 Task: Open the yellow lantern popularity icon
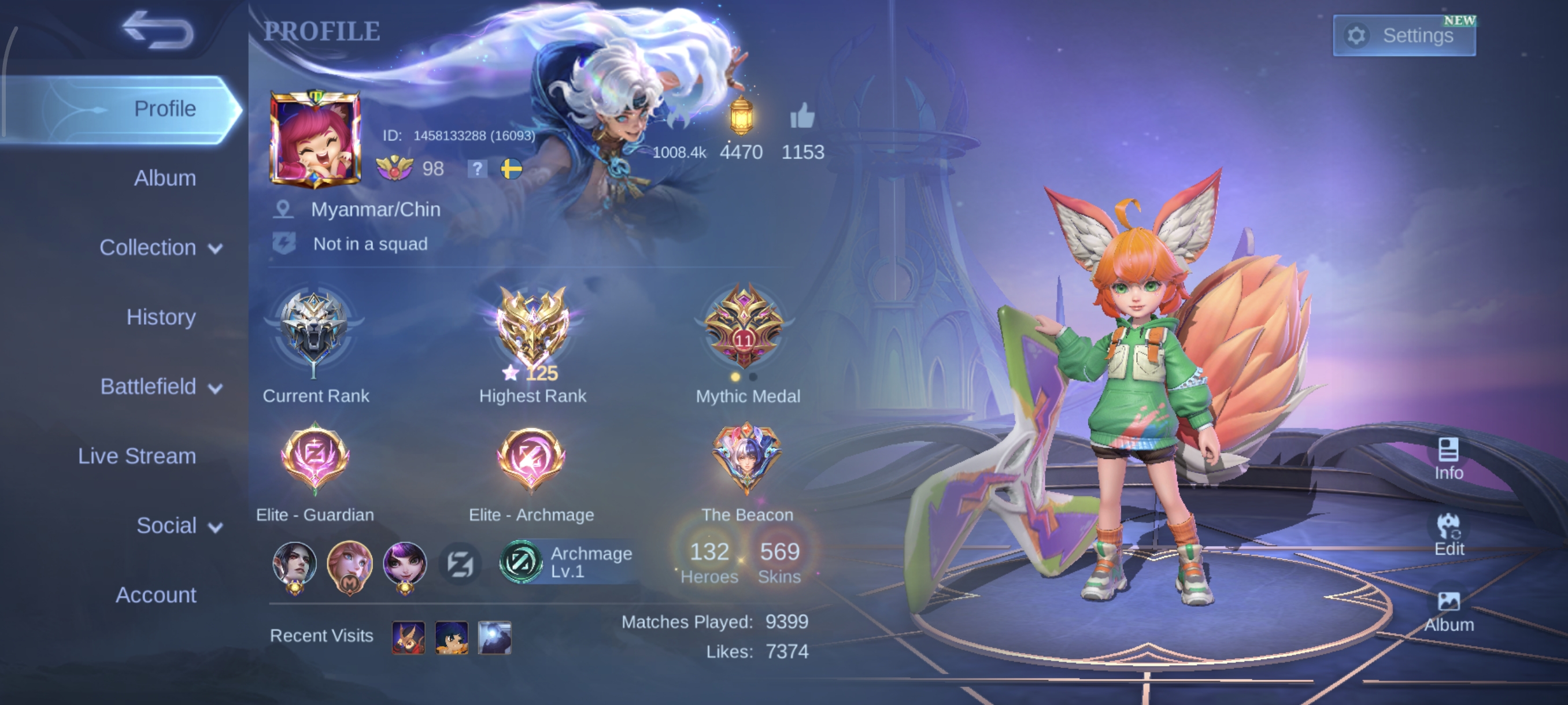click(741, 115)
